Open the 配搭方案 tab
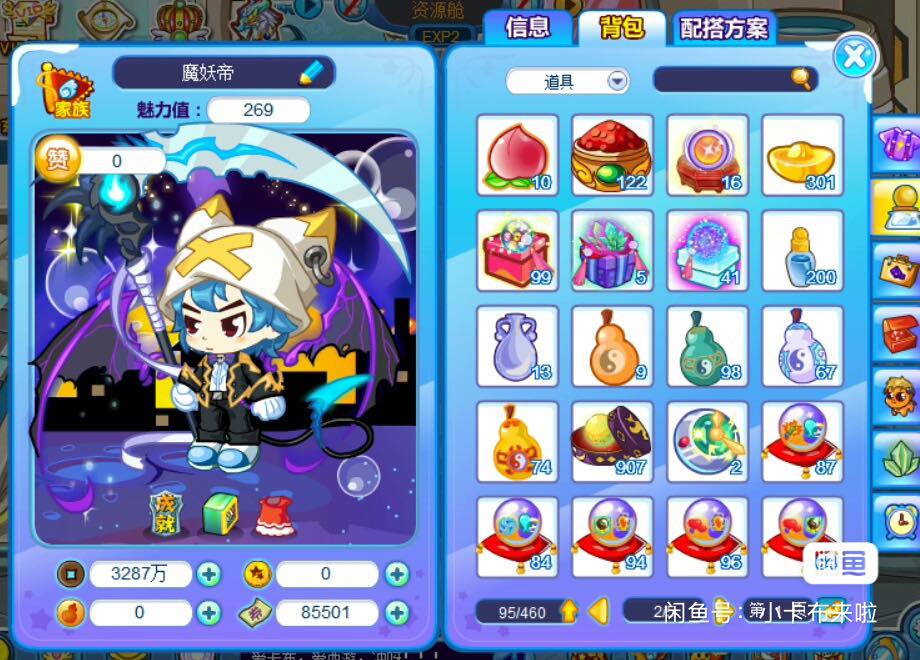The width and height of the screenshot is (920, 660). coord(724,29)
